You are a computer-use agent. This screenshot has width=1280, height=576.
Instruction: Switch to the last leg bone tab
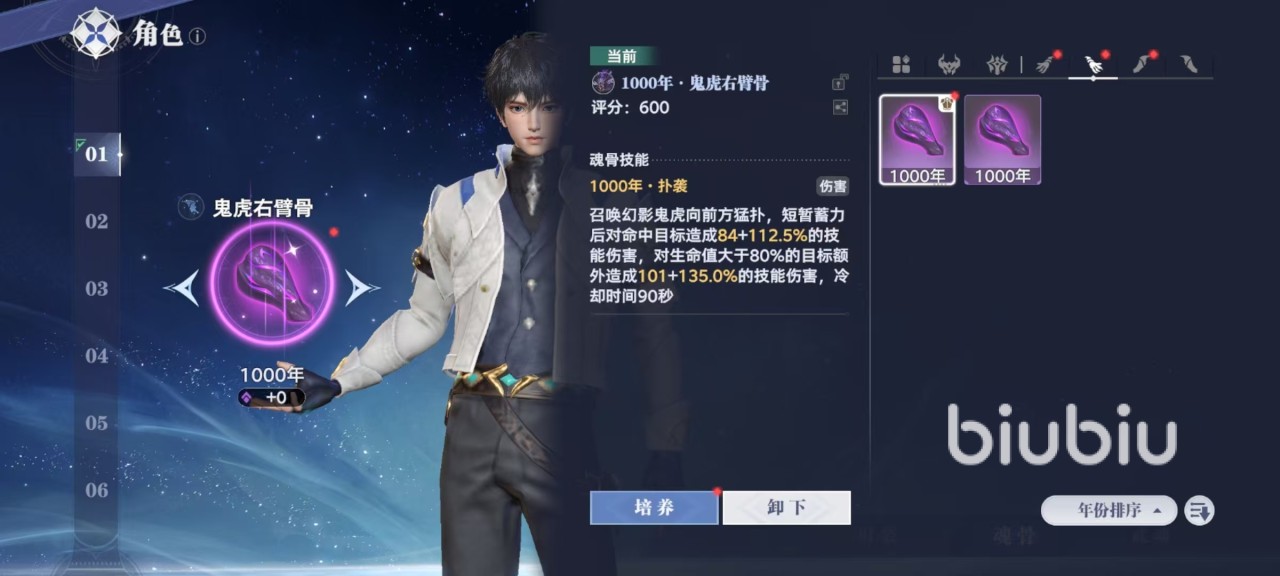click(x=1188, y=65)
